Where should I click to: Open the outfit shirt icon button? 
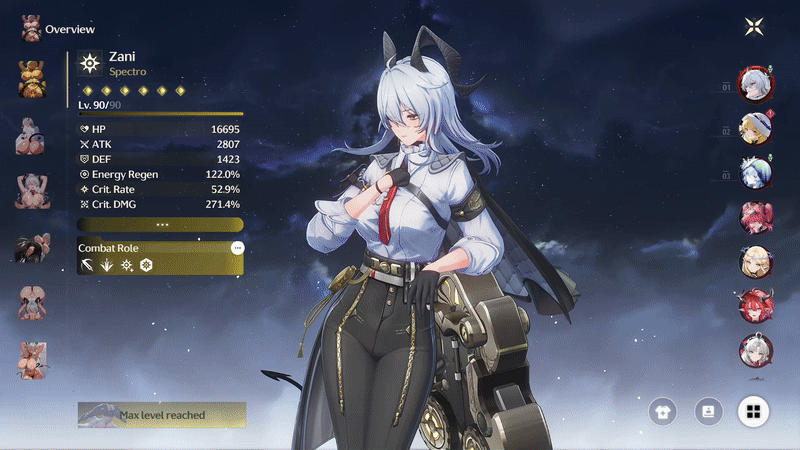point(662,410)
